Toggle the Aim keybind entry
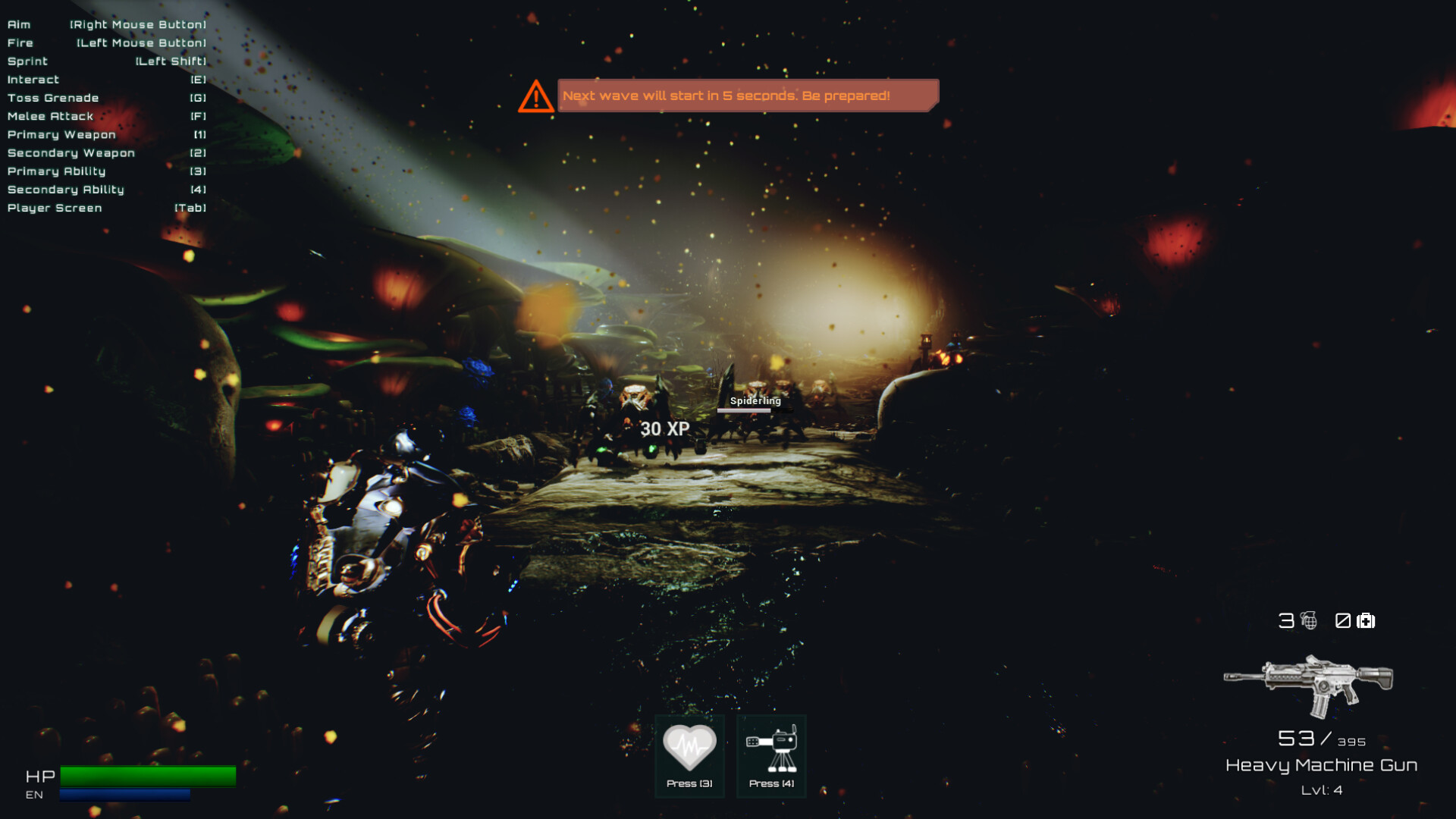 click(106, 24)
